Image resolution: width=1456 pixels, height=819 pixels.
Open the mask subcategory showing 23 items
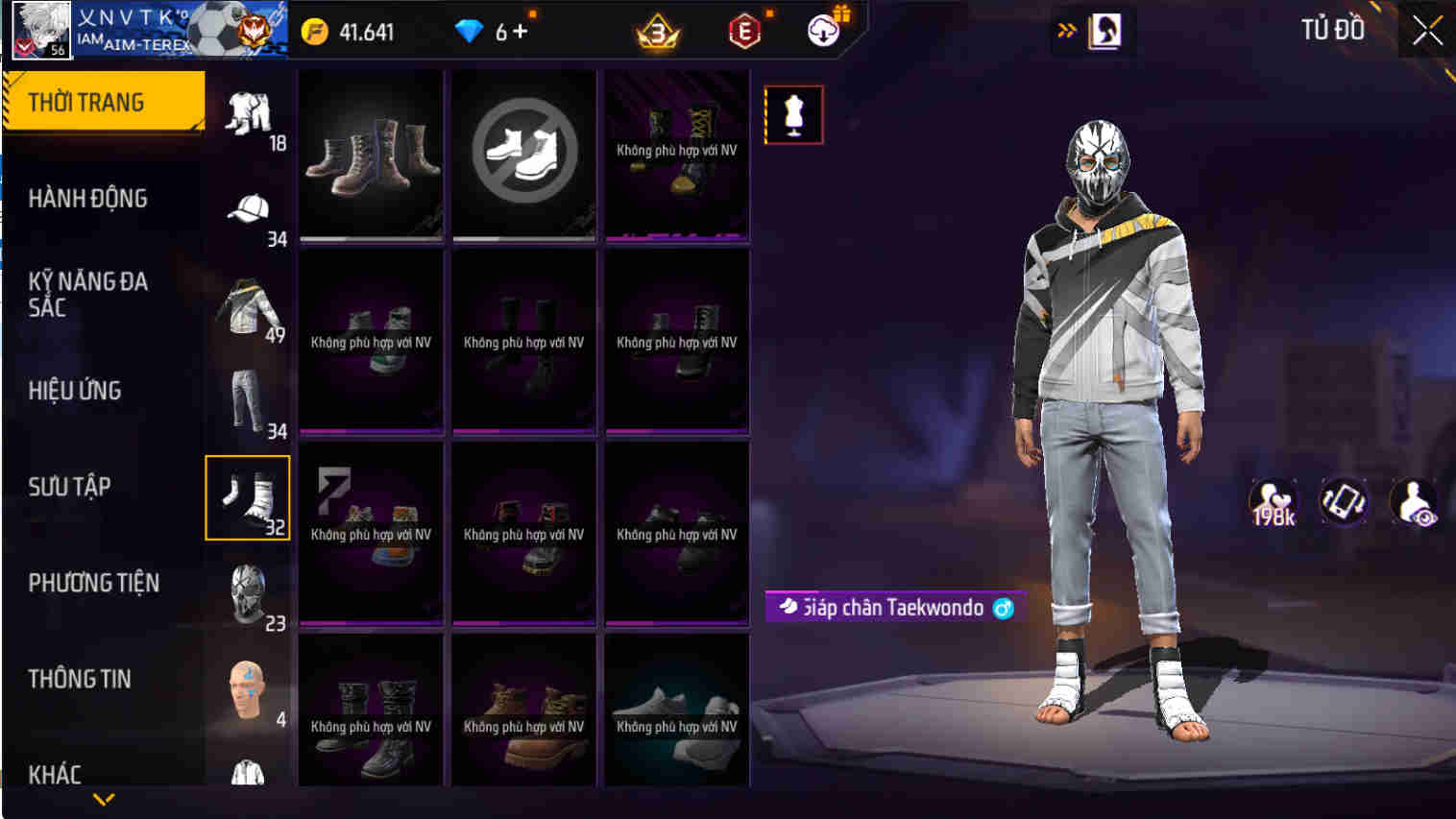click(x=247, y=592)
